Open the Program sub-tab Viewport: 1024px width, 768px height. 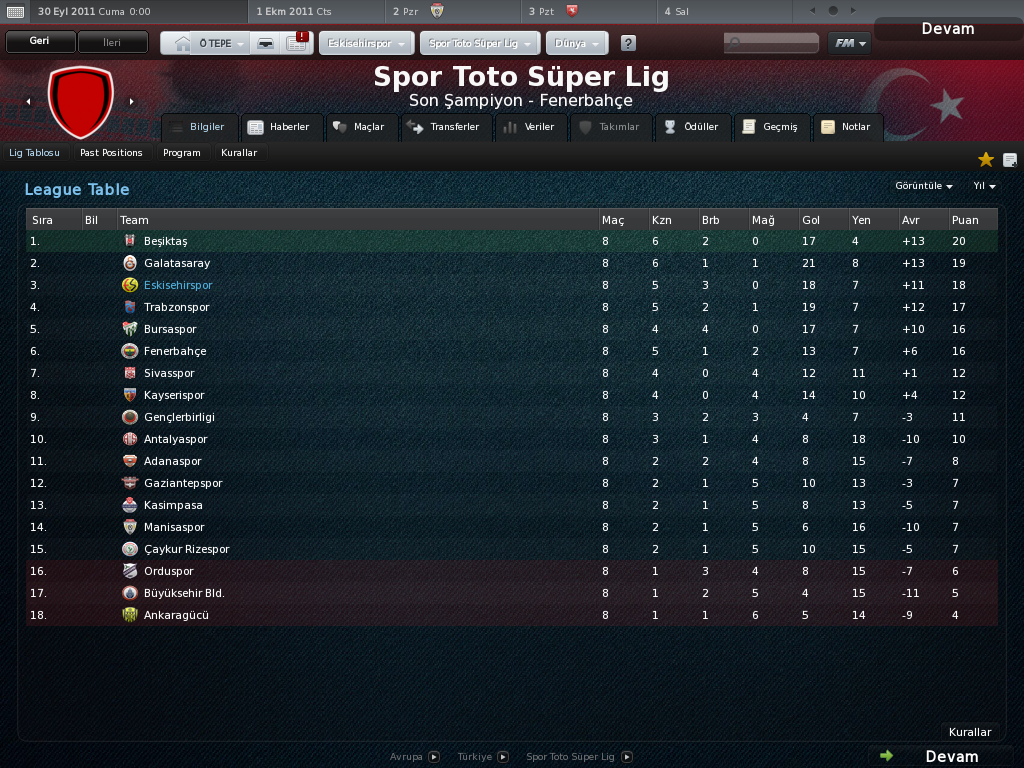(182, 153)
